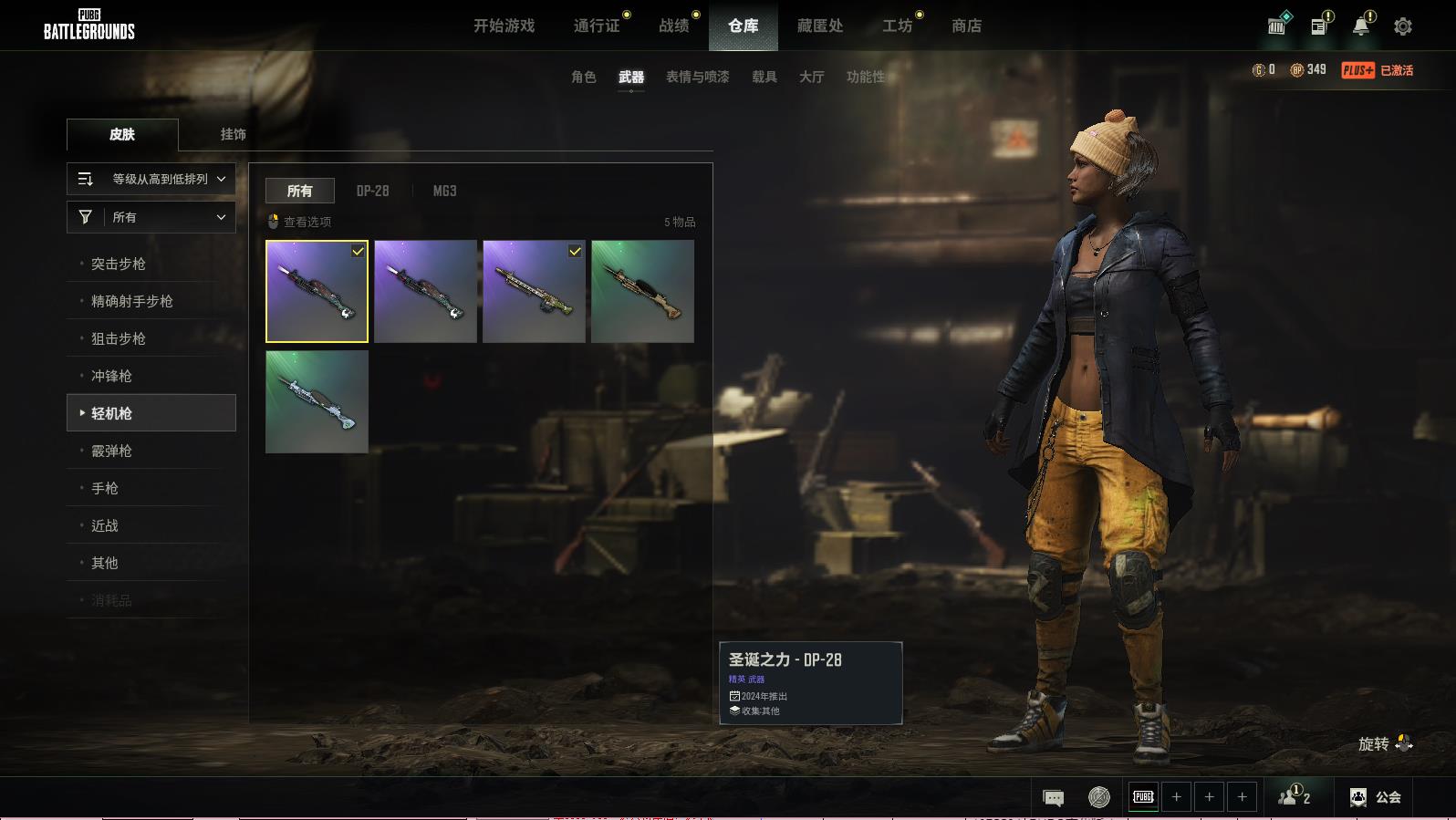Open the 挂饰 charms tab

(x=233, y=134)
